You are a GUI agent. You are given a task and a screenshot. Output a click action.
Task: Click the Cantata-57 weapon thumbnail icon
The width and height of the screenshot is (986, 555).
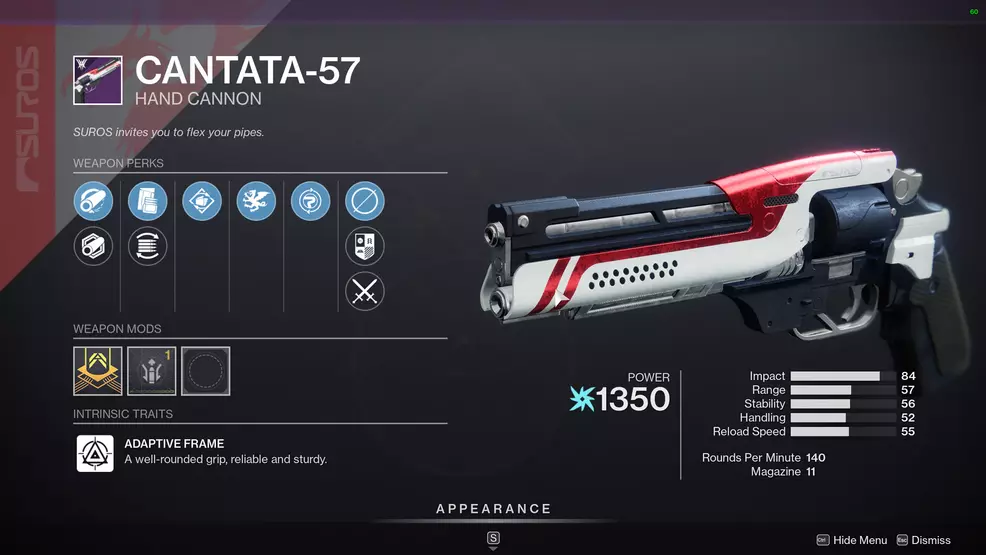(98, 80)
